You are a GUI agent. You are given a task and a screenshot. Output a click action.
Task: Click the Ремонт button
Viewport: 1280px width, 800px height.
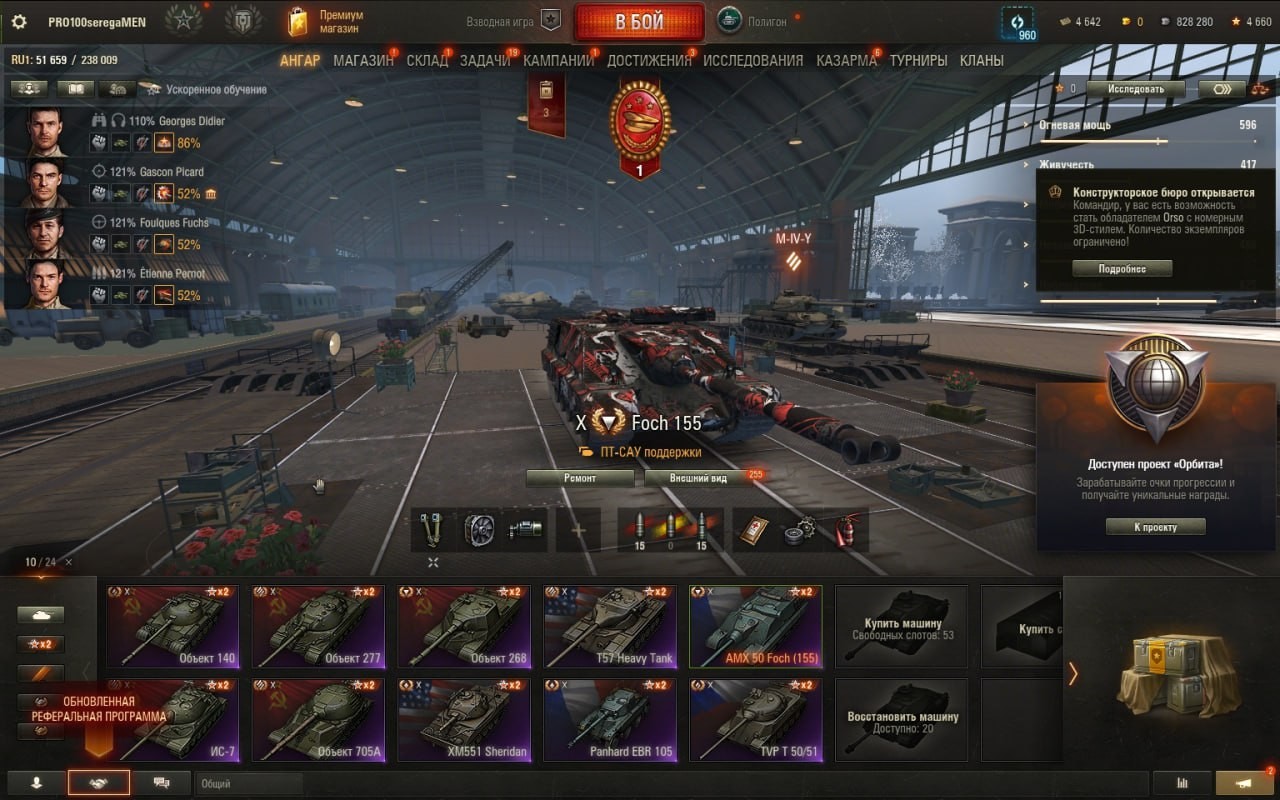[580, 478]
